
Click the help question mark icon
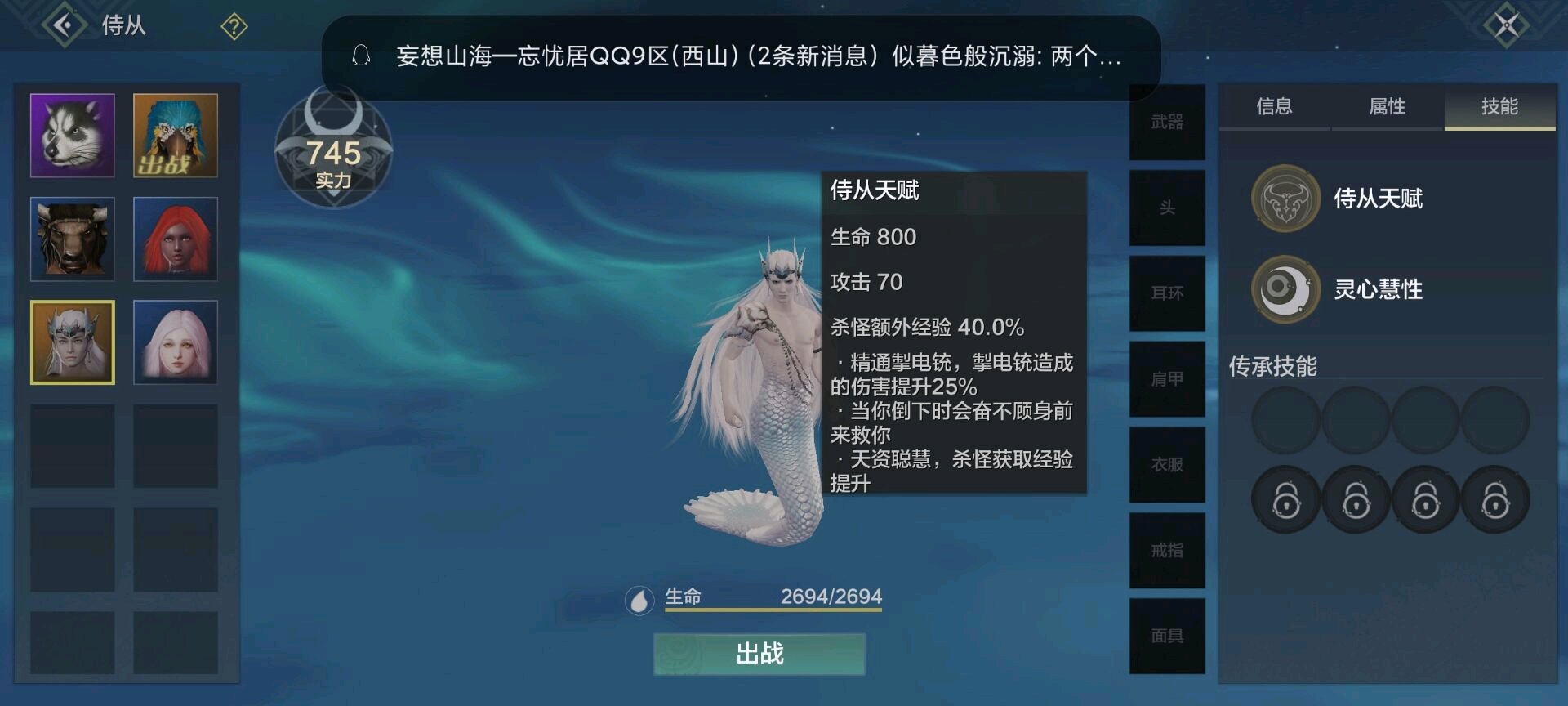234,27
